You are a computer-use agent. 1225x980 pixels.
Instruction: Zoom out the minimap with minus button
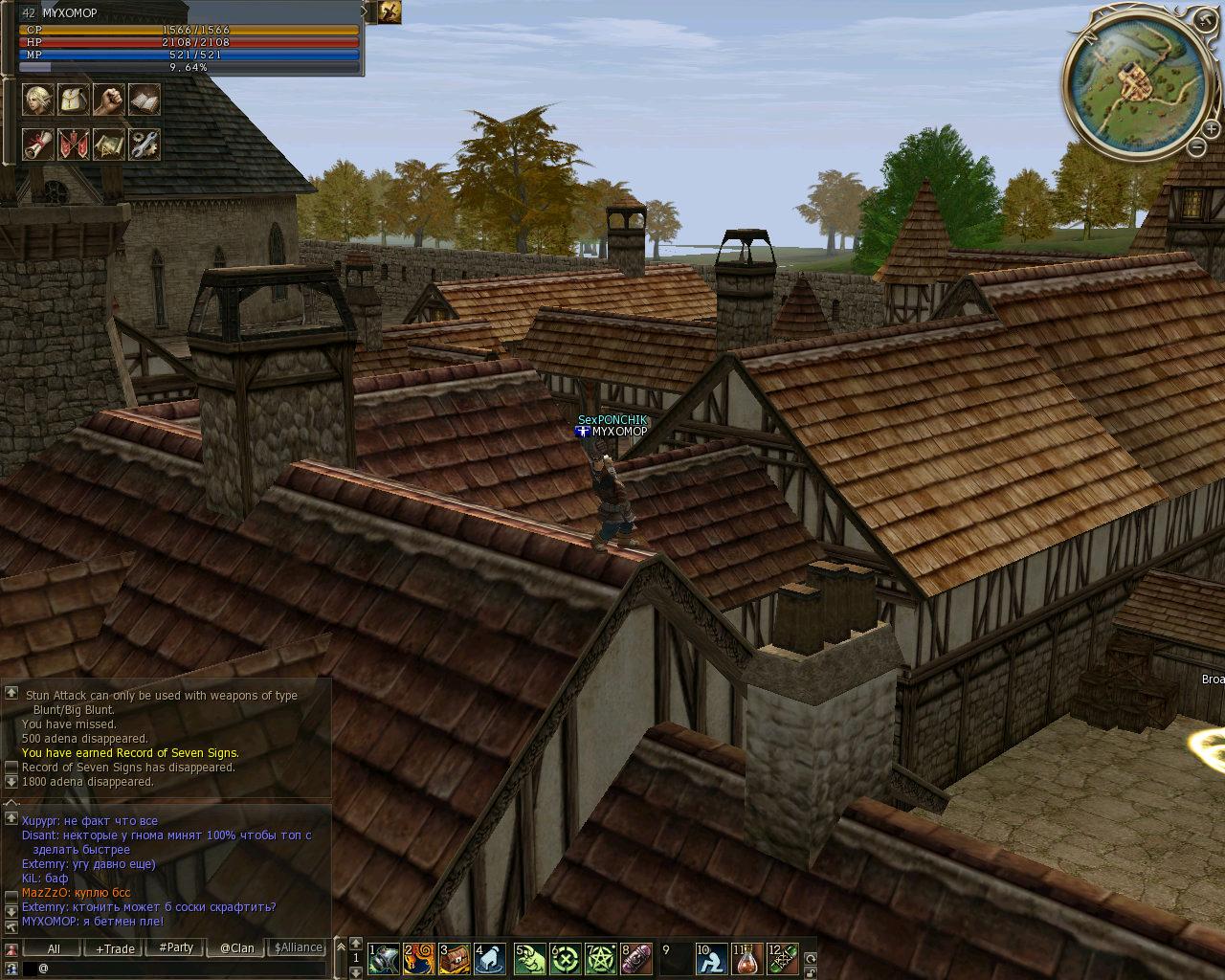[1196, 146]
